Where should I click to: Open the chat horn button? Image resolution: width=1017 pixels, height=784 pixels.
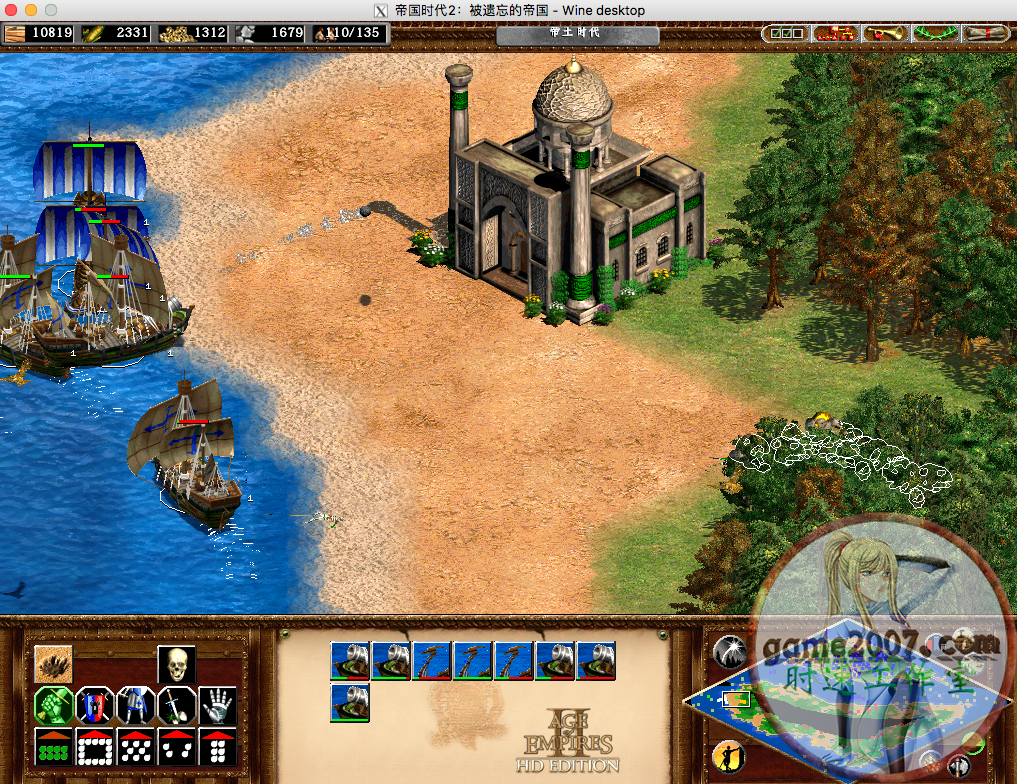pyautogui.click(x=885, y=33)
